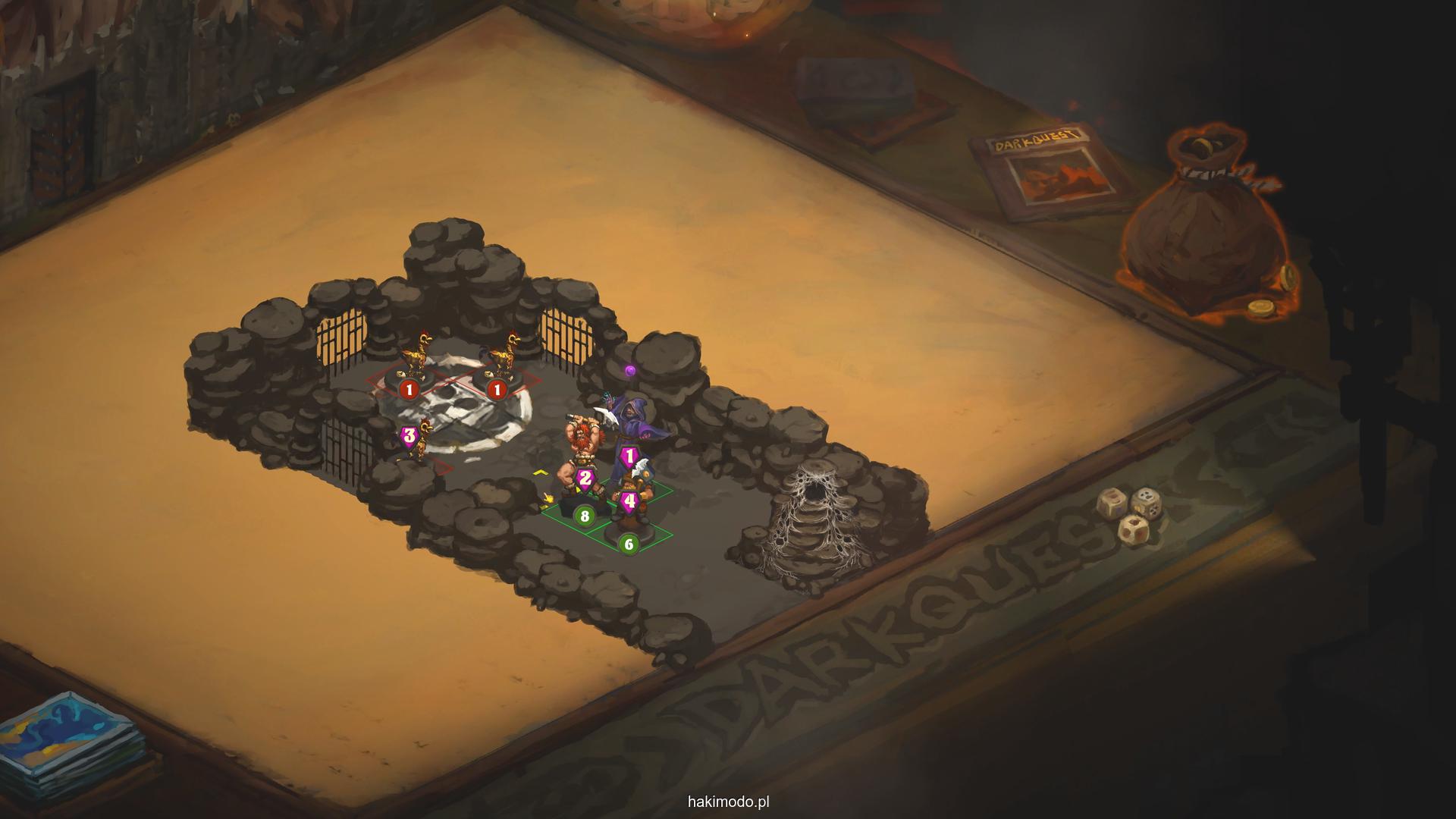This screenshot has height=819, width=1456.
Task: Select the red-bearded barbarian hero
Action: coord(580,451)
